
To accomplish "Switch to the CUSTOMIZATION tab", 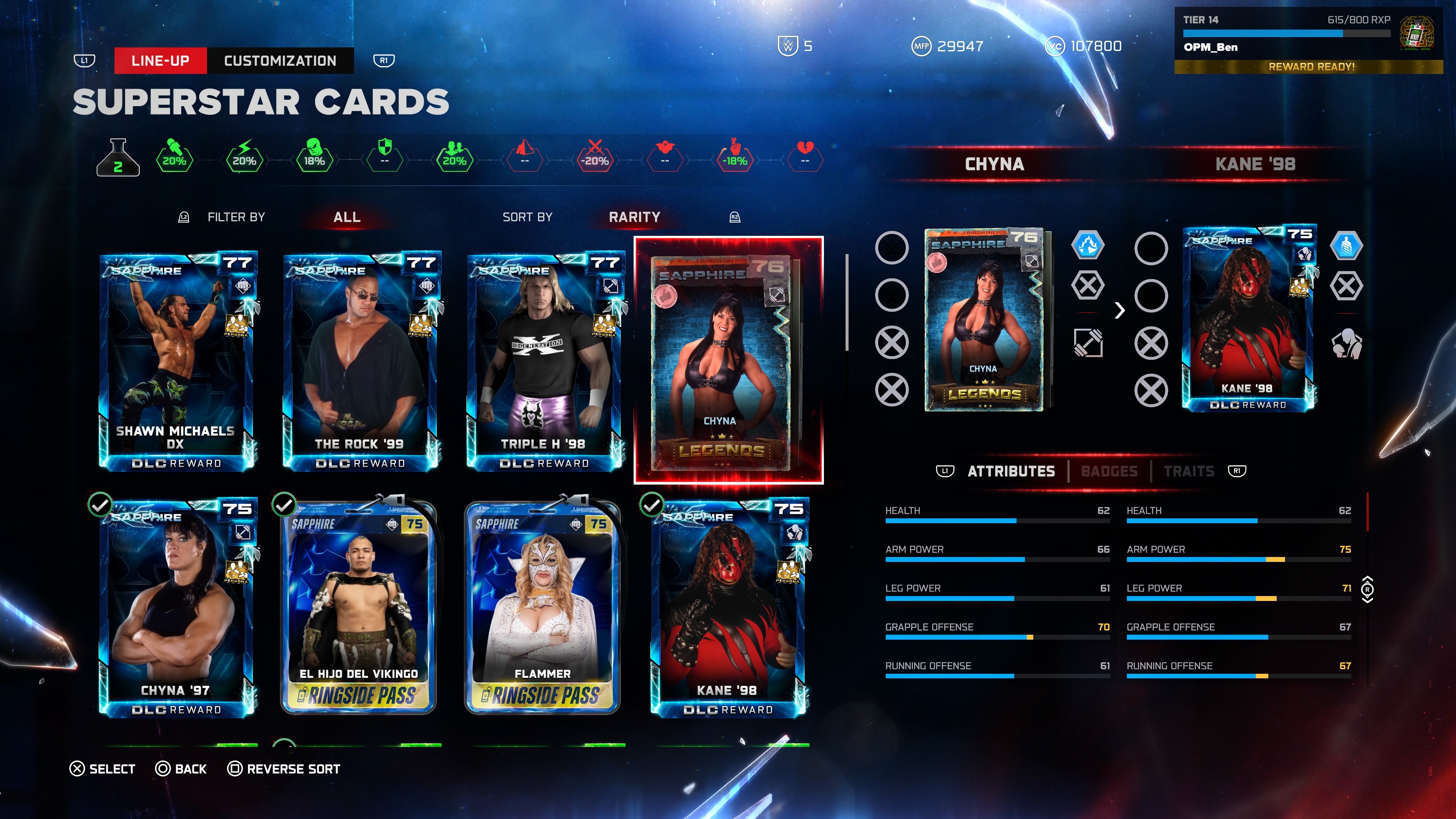I will [x=280, y=61].
